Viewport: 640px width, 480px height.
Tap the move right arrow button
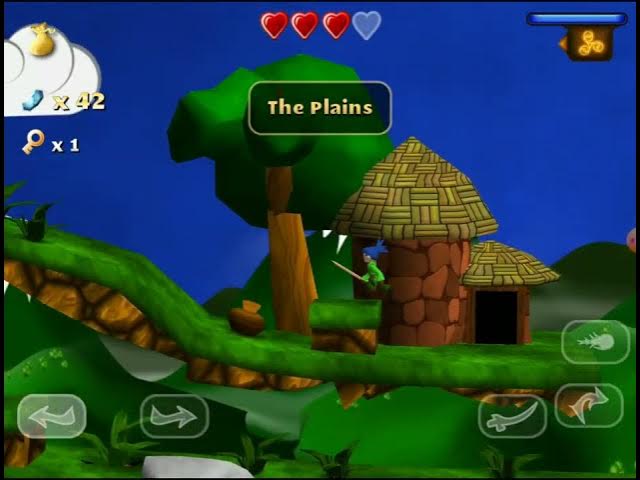[x=174, y=416]
